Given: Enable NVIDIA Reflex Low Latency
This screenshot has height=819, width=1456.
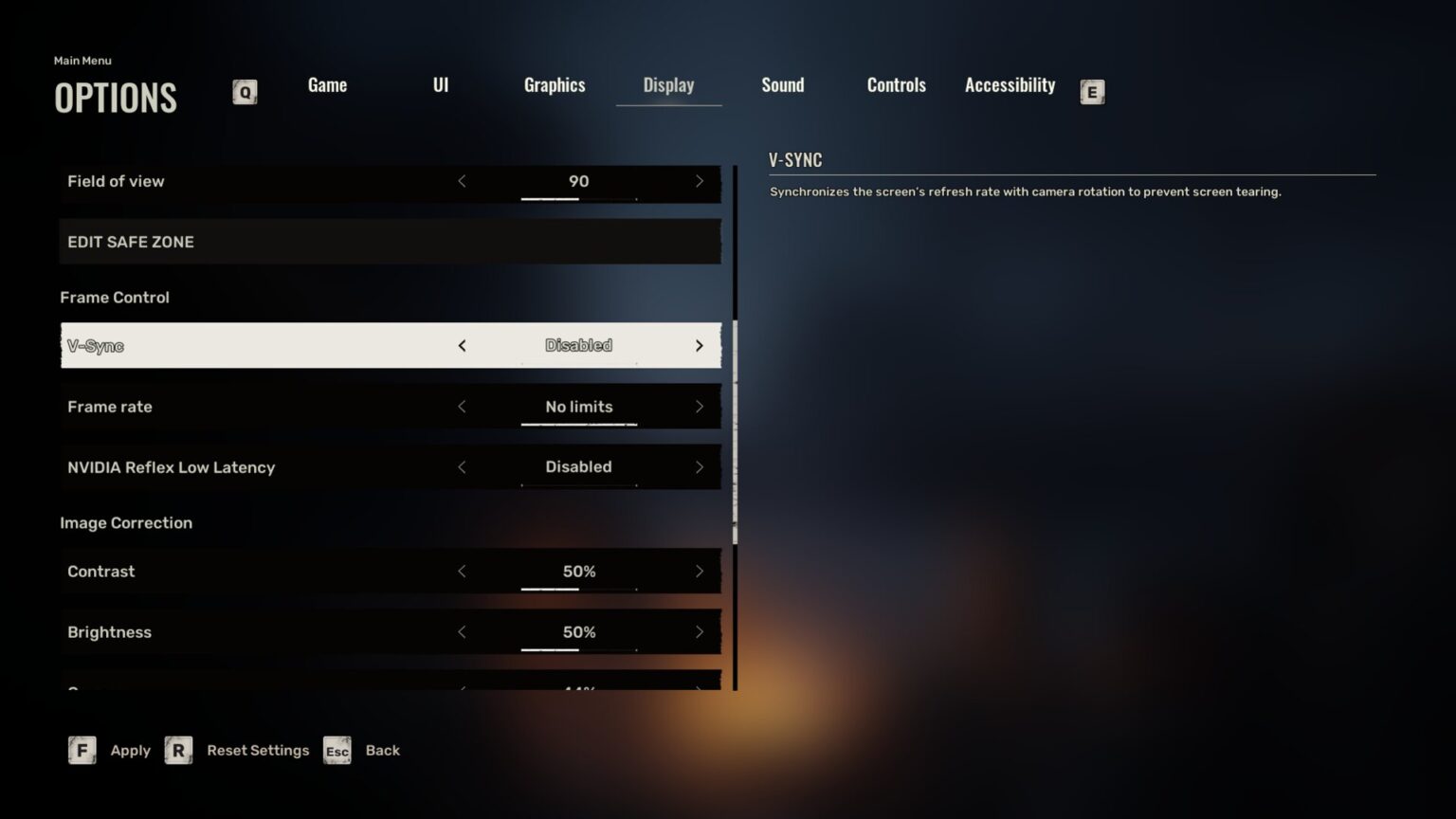Looking at the screenshot, I should [x=700, y=466].
